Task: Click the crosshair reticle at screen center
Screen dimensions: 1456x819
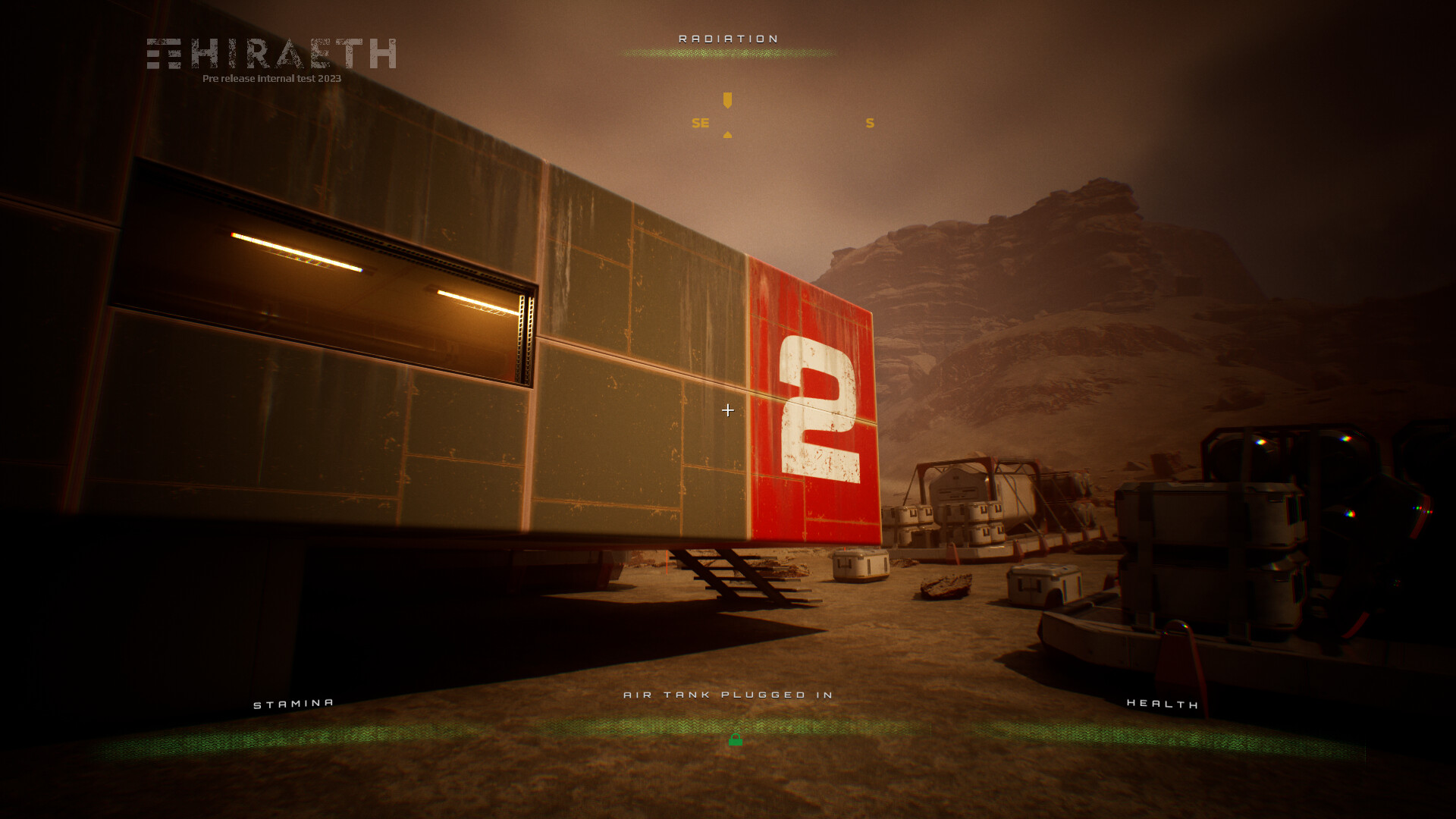Action: (728, 410)
